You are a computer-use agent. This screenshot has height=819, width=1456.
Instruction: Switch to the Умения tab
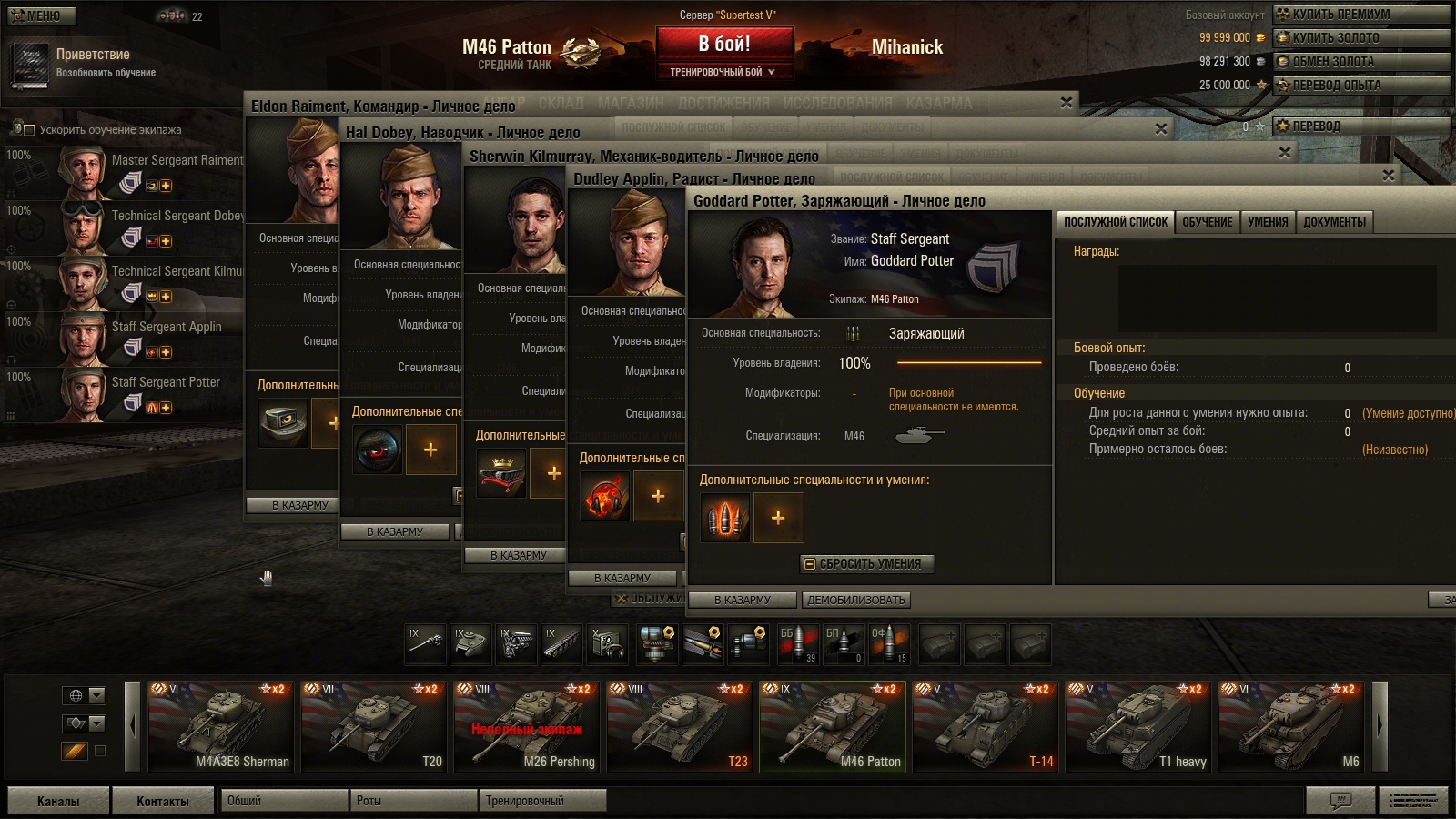point(1268,222)
